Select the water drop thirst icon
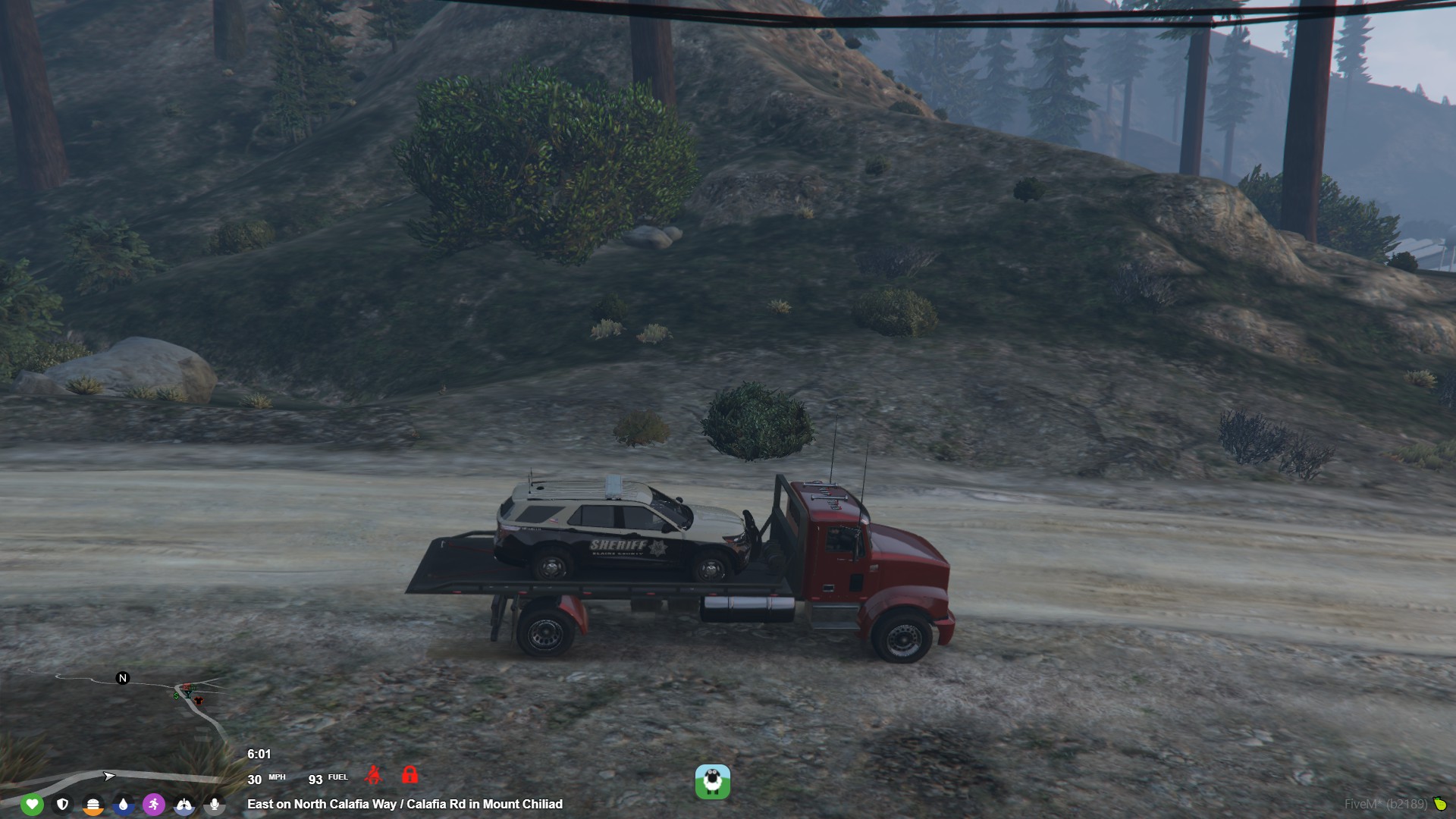This screenshot has height=819, width=1456. coord(124,804)
